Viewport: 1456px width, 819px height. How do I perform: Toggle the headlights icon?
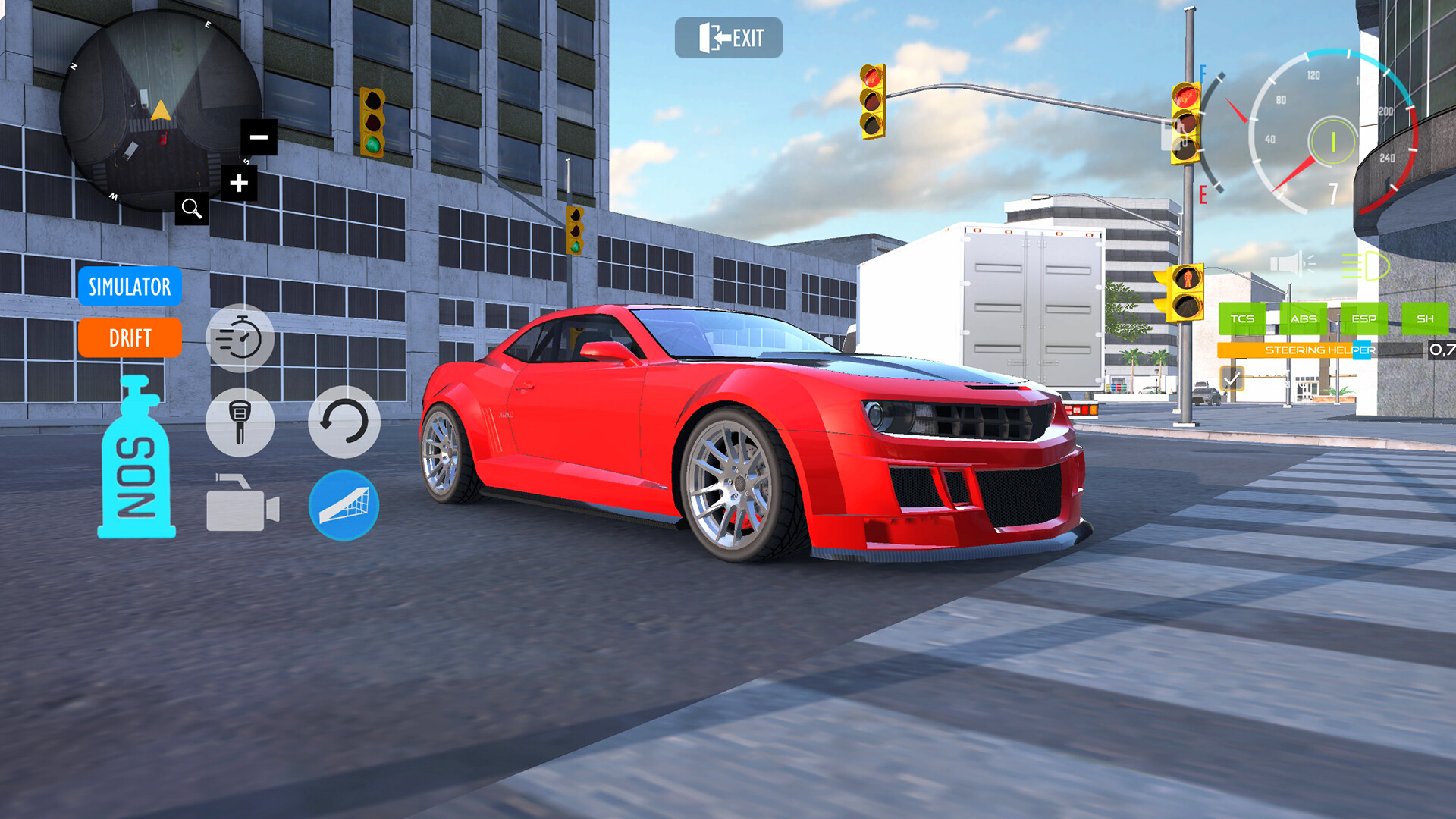[1364, 266]
